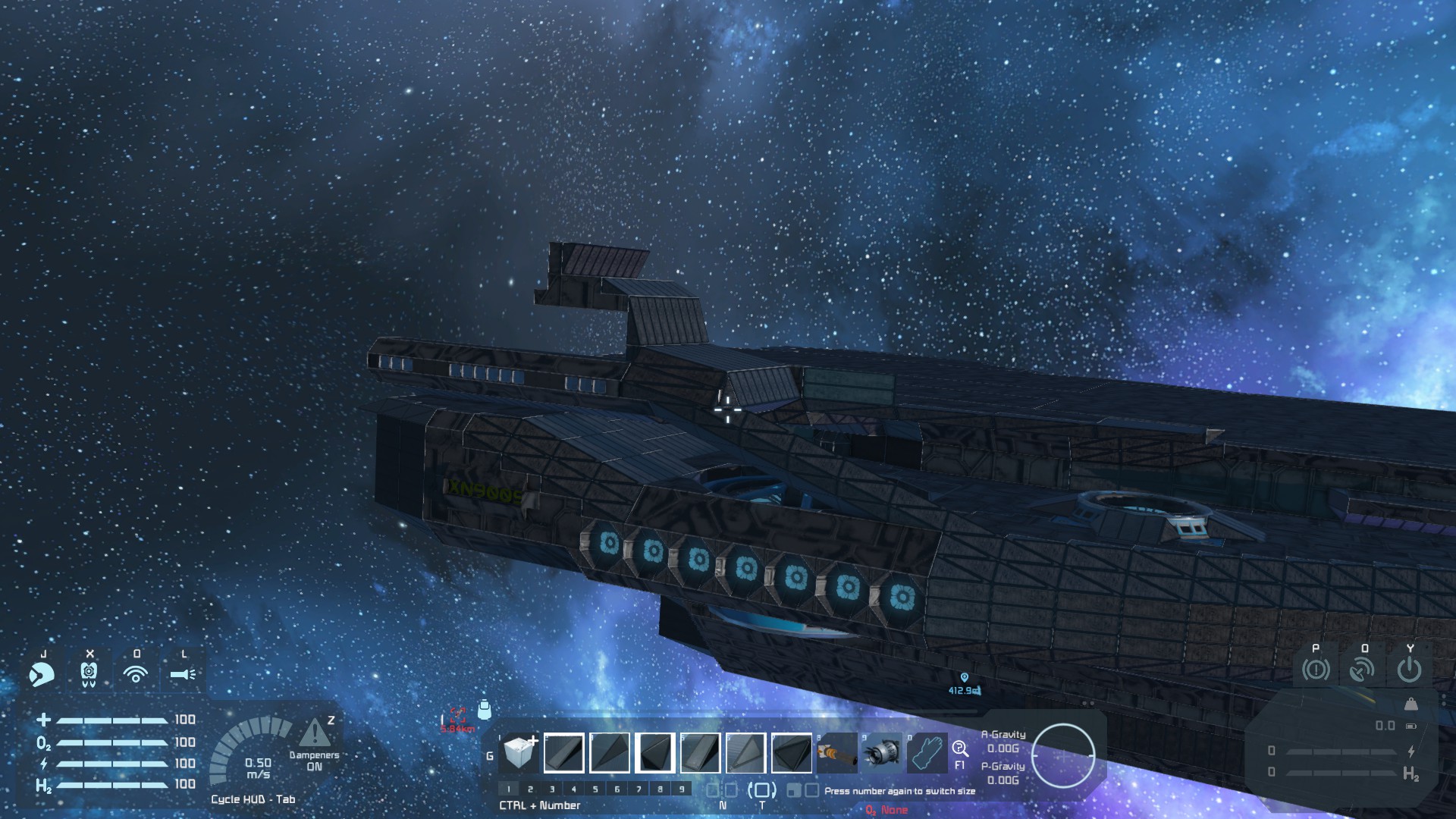Toggle the flashlight icon
This screenshot has height=819, width=1456.
point(183,673)
